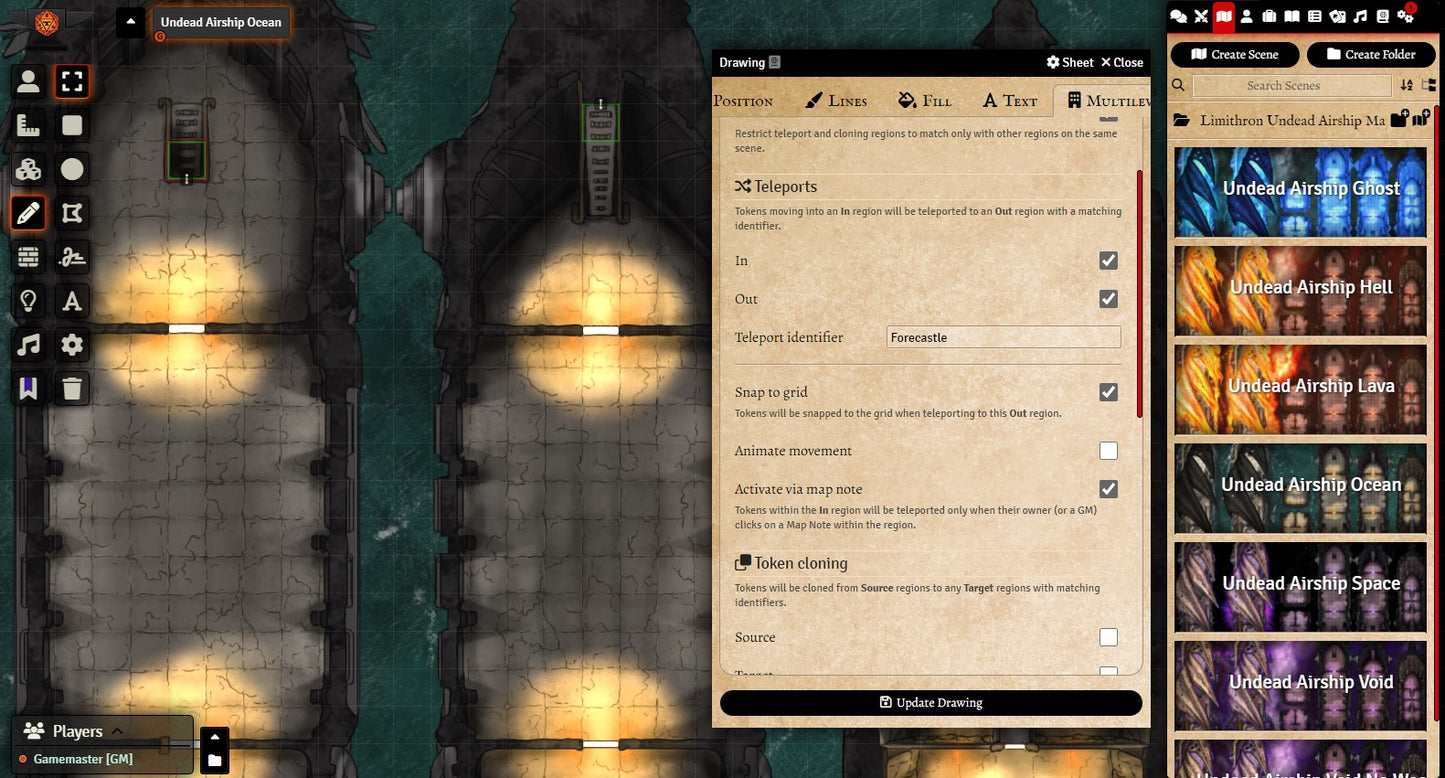Toggle the teleport Out checkbox
This screenshot has width=1445, height=778.
pyautogui.click(x=1108, y=299)
